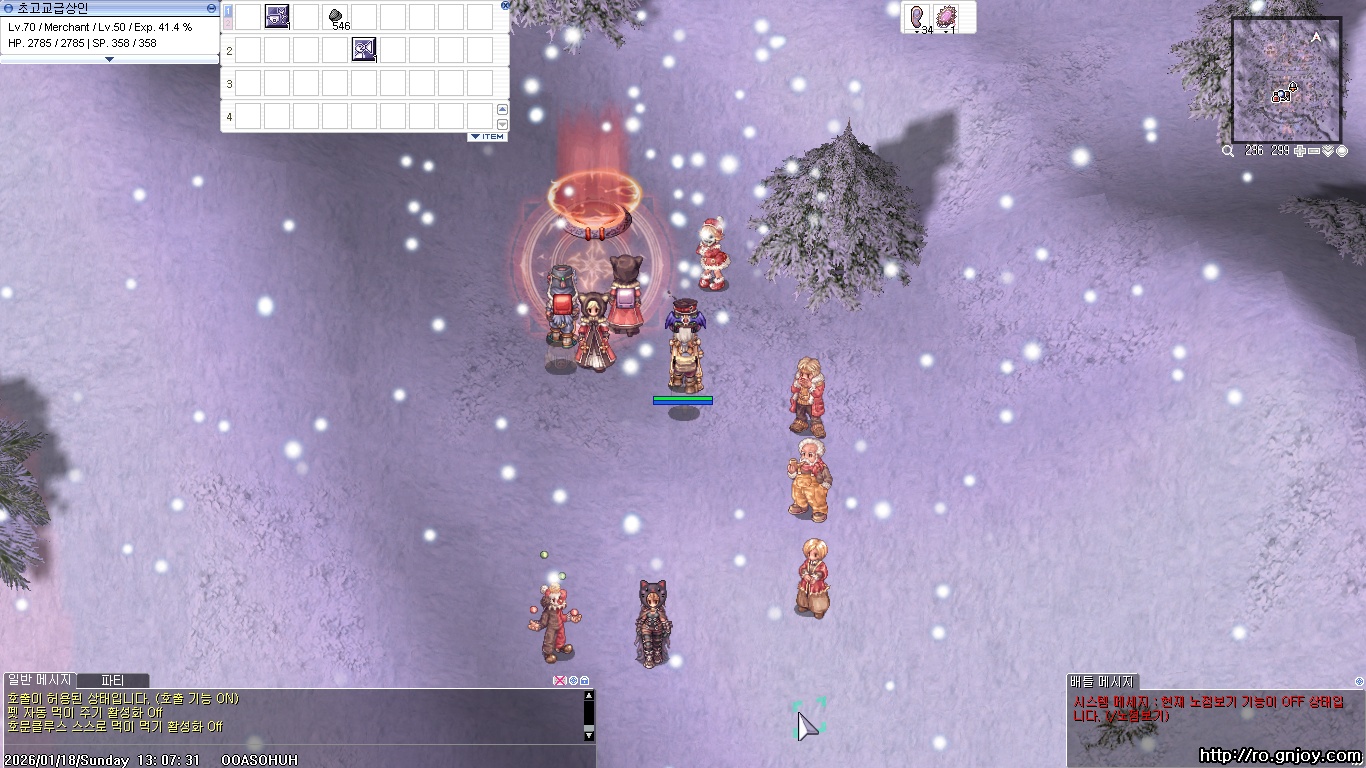Open the ITEM dropdown under the hotbar

tap(488, 137)
